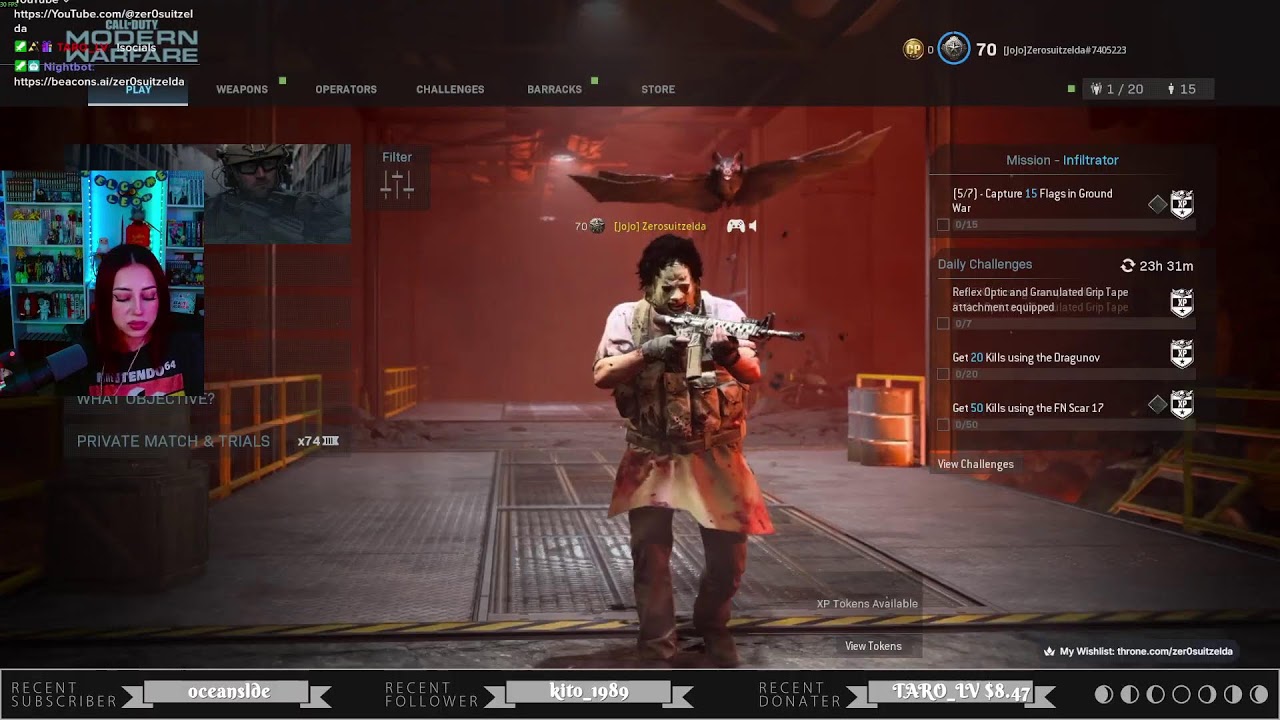Open the Store tab
Screen dimensions: 1280x720
[x=658, y=89]
